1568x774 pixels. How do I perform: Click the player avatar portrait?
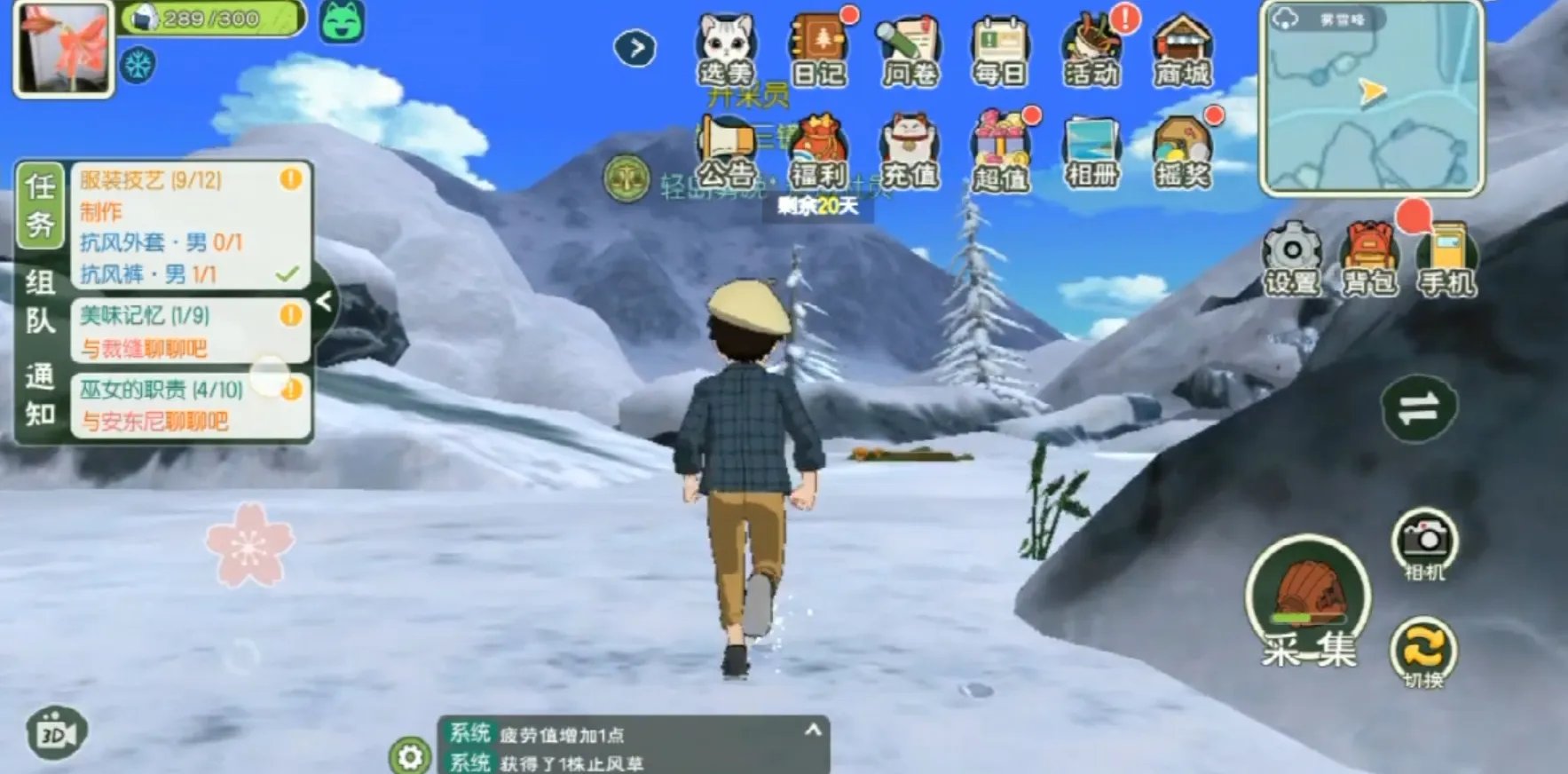click(x=63, y=49)
